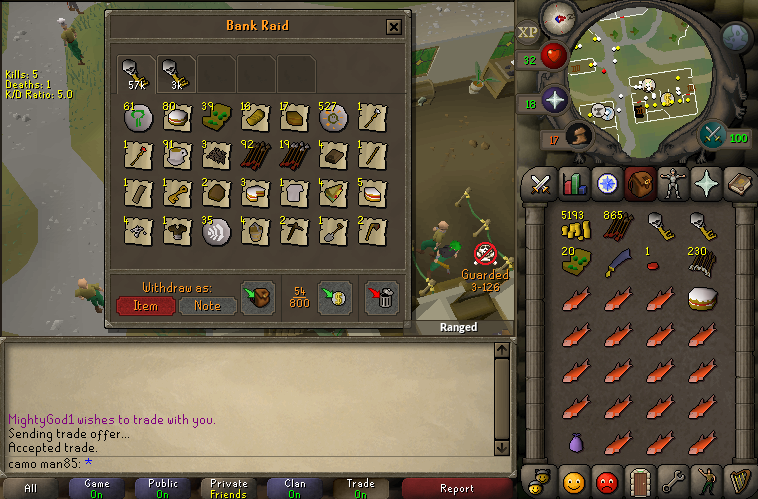Close the Bank Raid window

coord(394,28)
